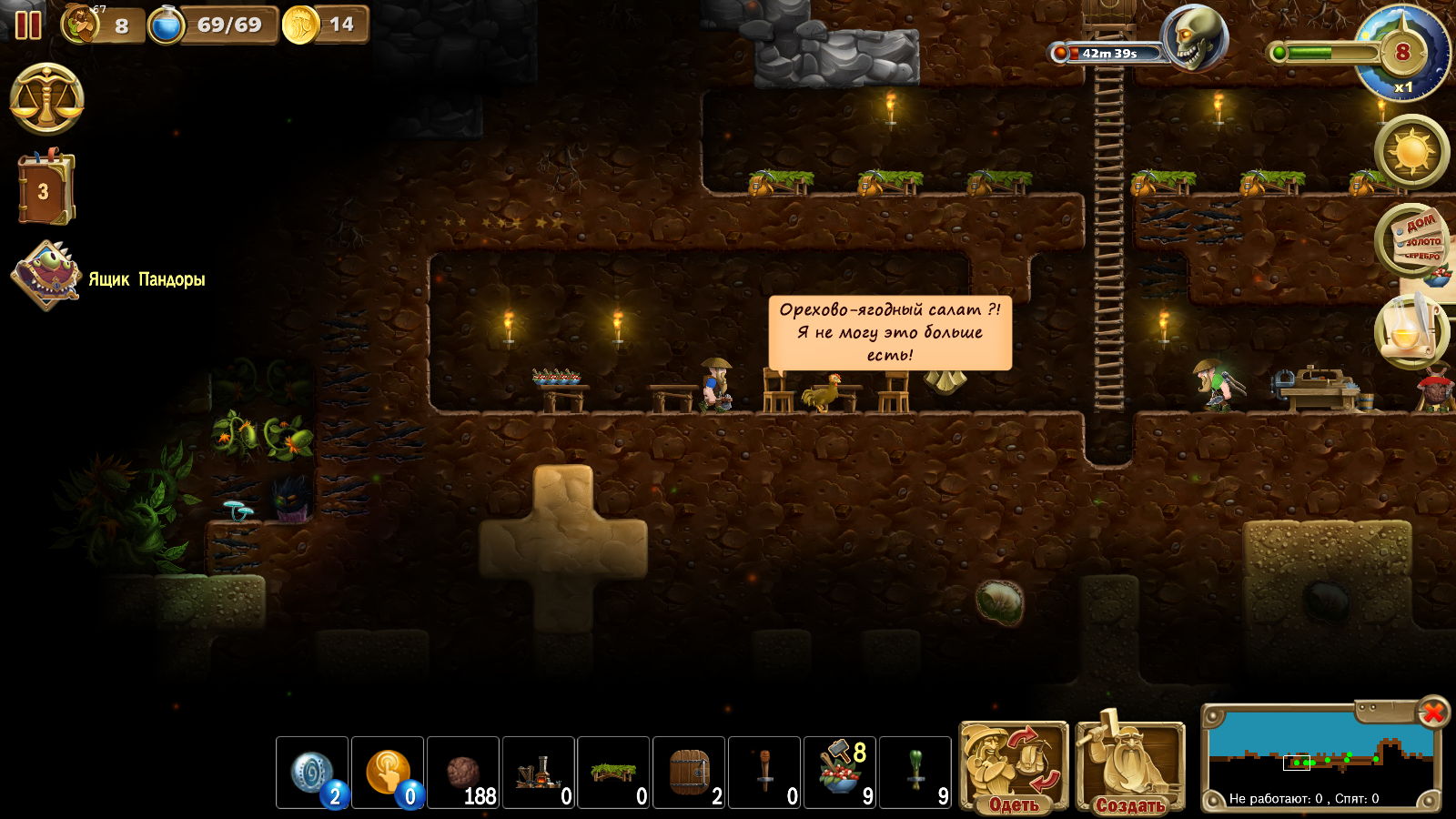Open the flask and scroll tech tree

click(1410, 331)
